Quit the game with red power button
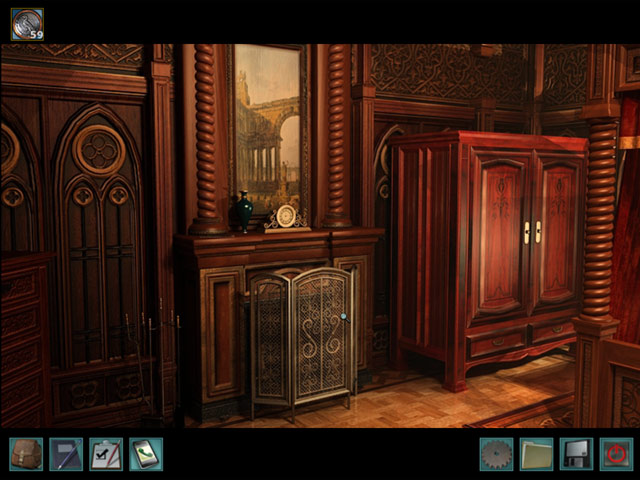Screen dimensions: 640x480 click(616, 454)
